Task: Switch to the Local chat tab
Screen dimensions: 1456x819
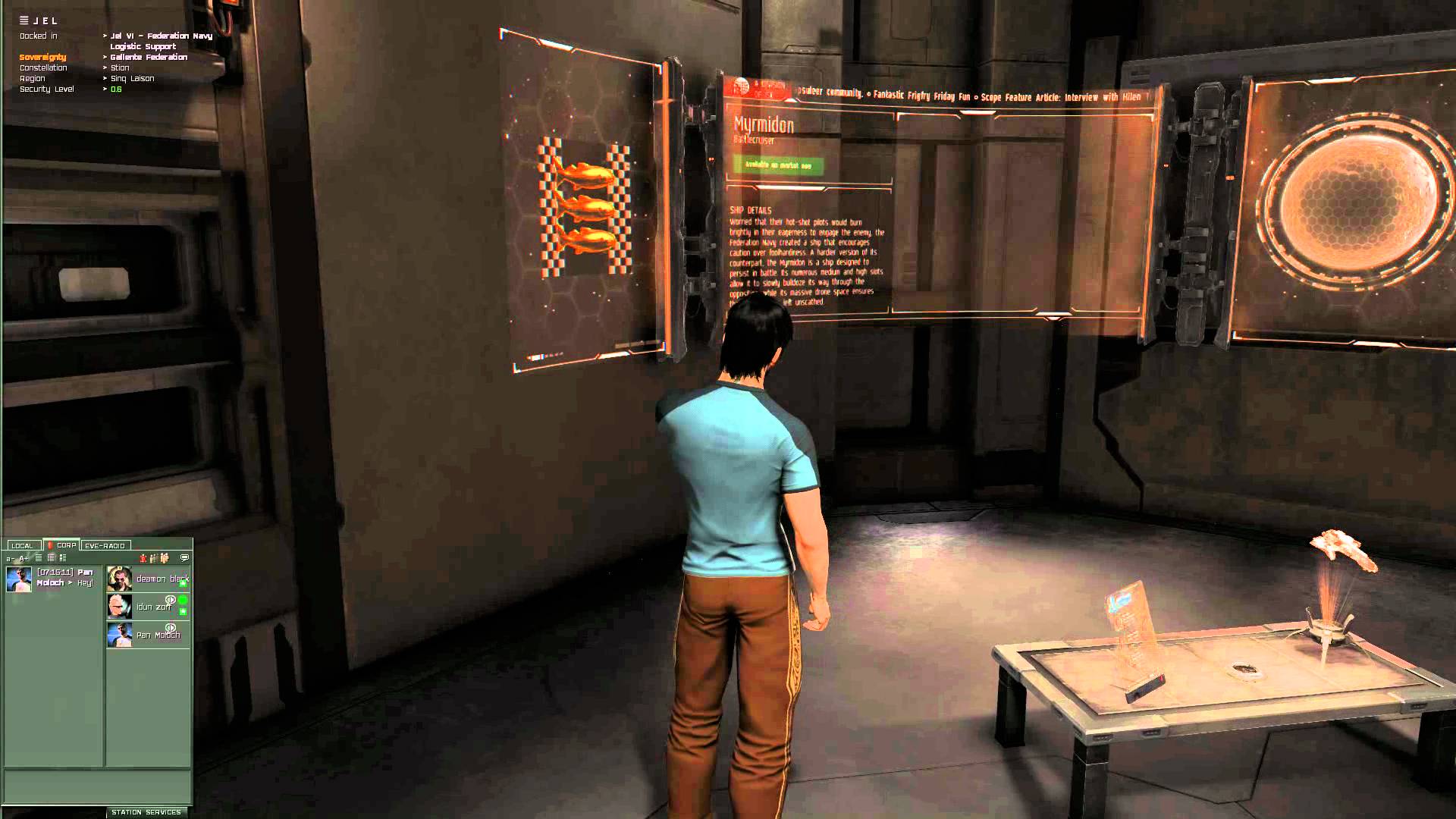Action: click(22, 545)
